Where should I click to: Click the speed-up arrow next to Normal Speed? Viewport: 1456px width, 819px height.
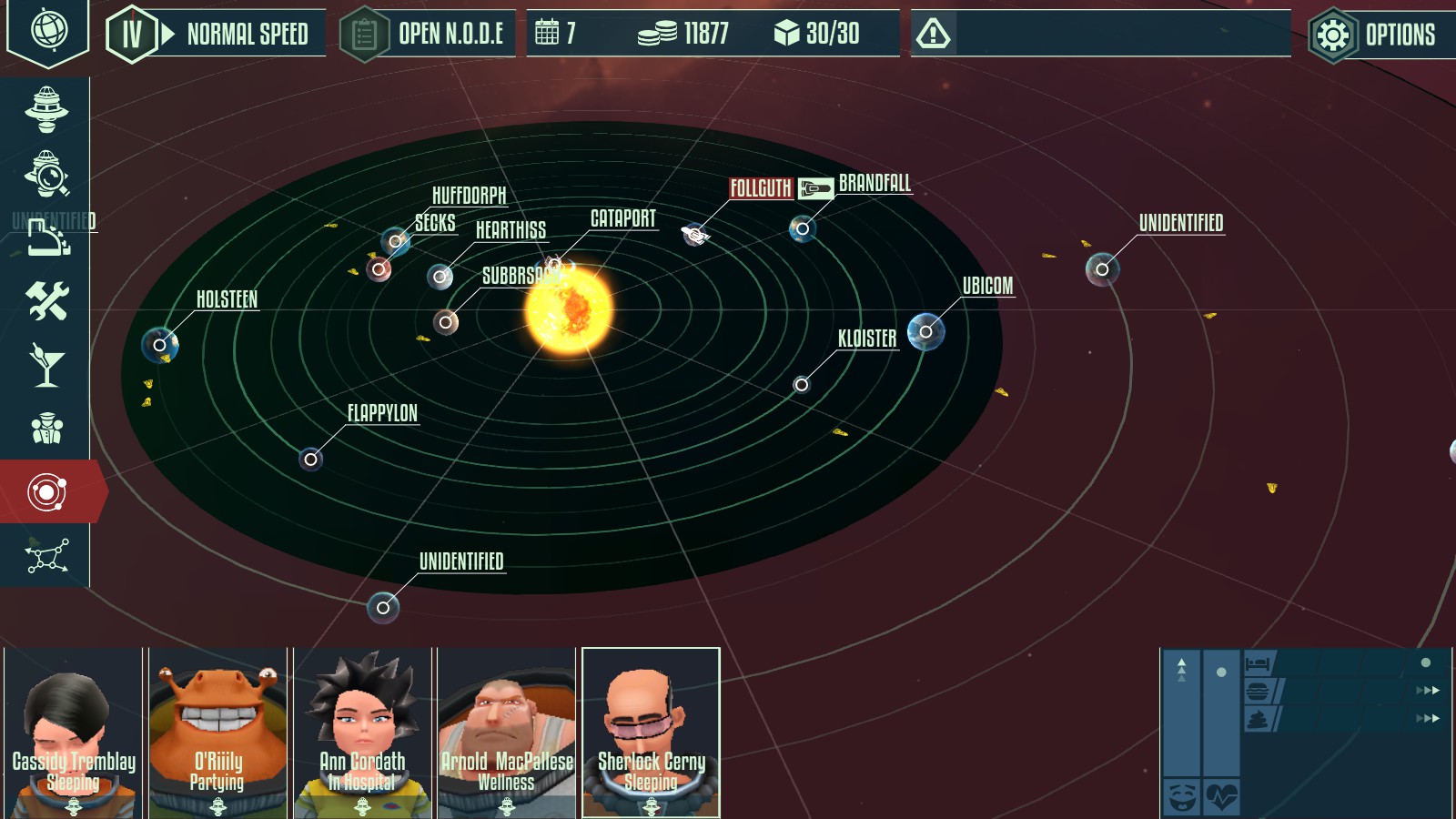coord(167,35)
